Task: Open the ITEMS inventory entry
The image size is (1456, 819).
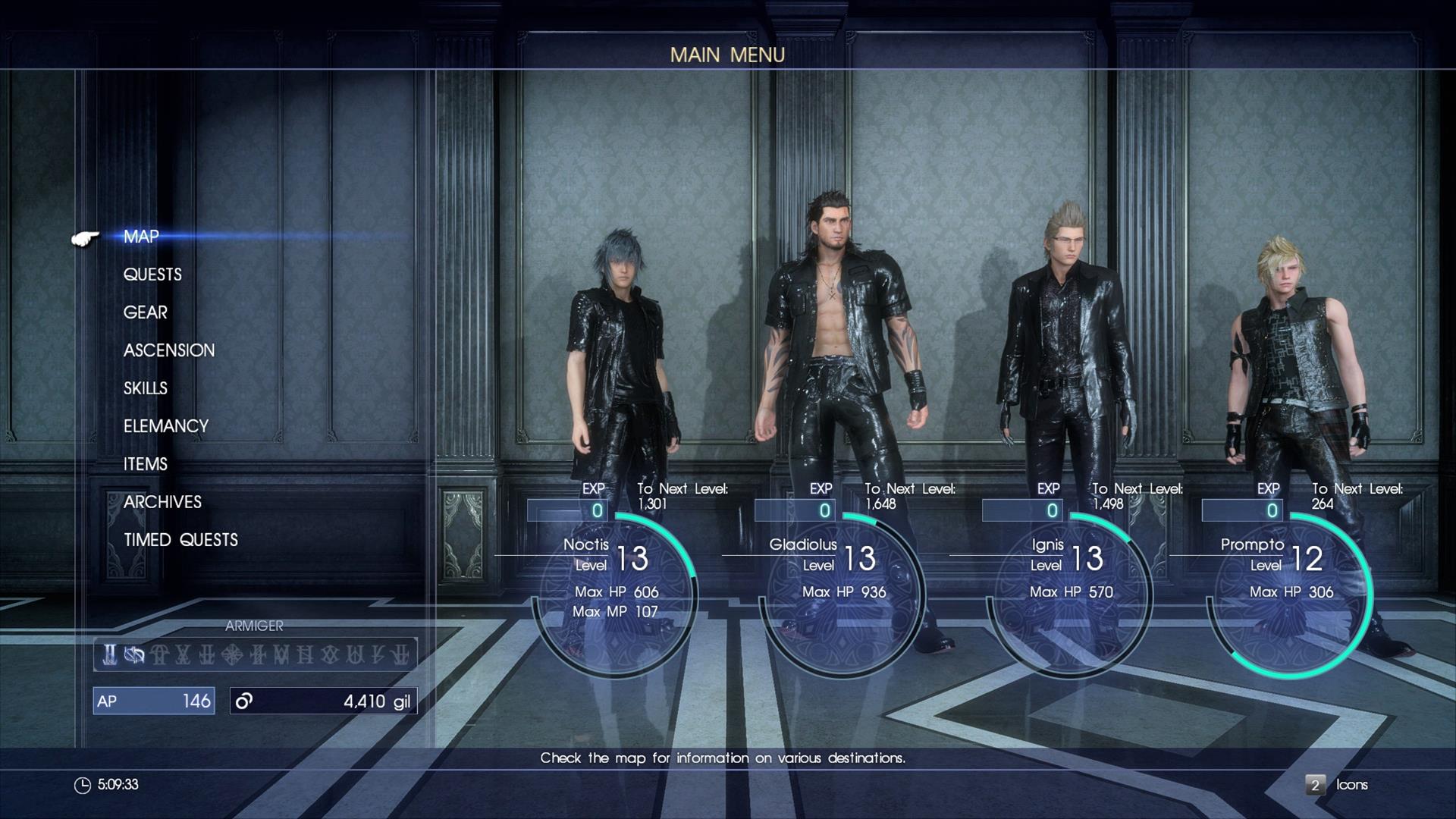Action: pos(146,463)
